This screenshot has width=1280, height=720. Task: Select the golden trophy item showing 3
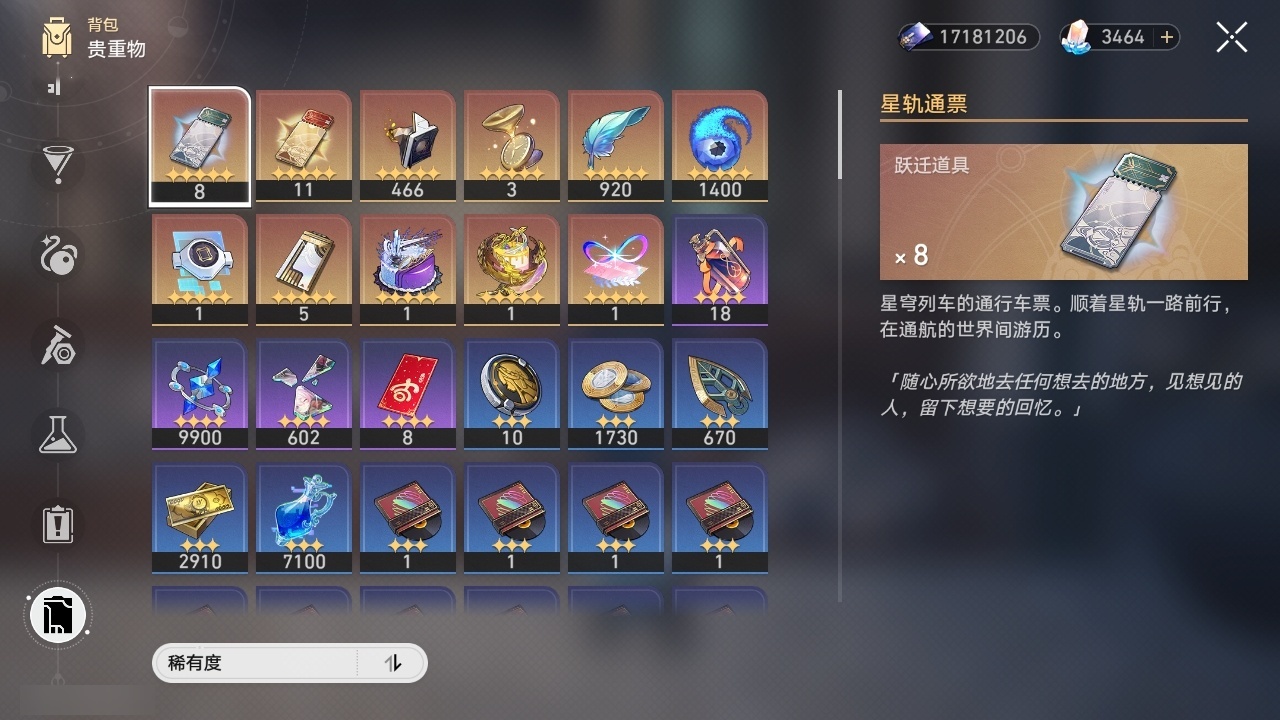[511, 145]
